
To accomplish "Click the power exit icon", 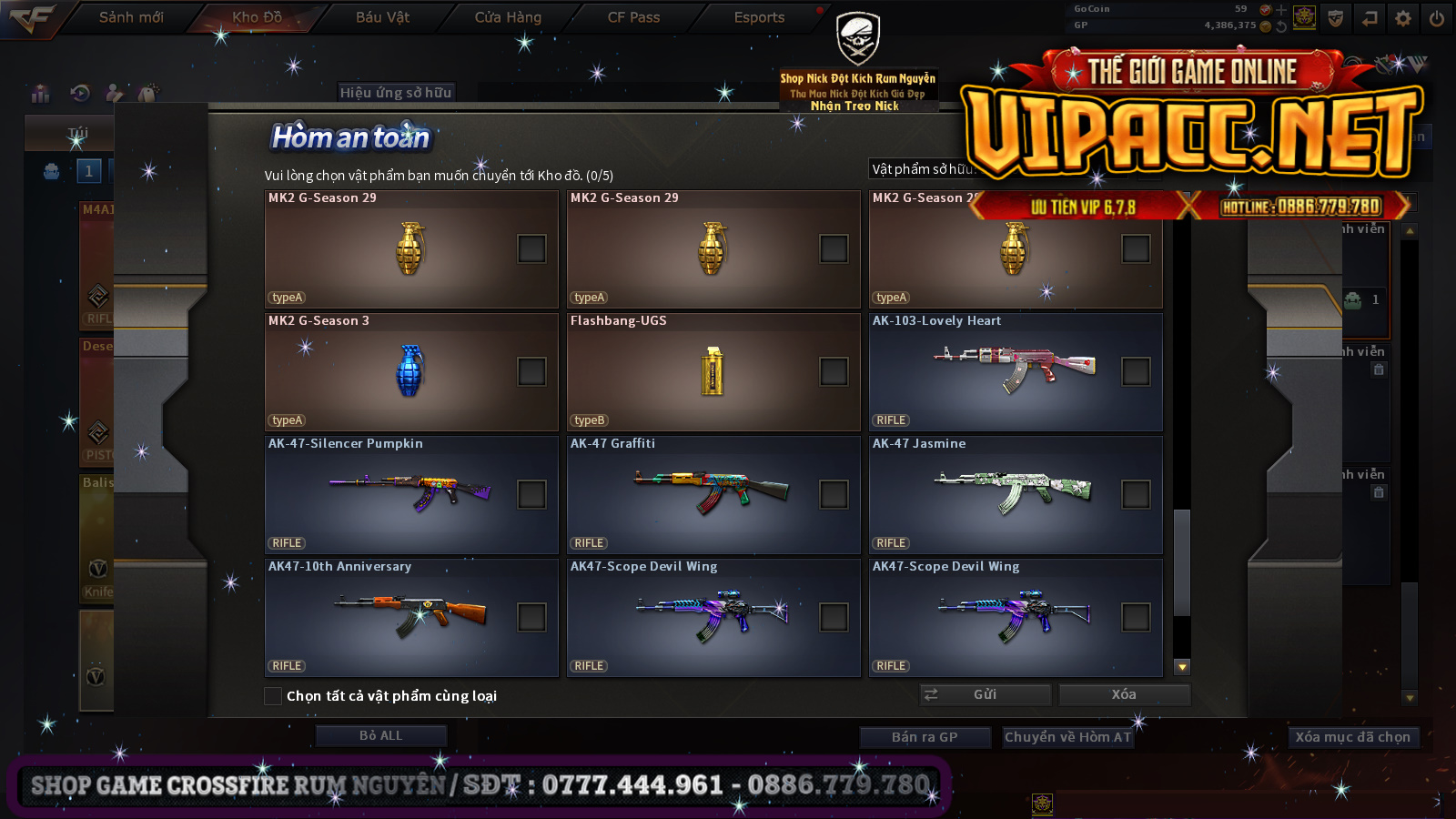I will pyautogui.click(x=1437, y=18).
